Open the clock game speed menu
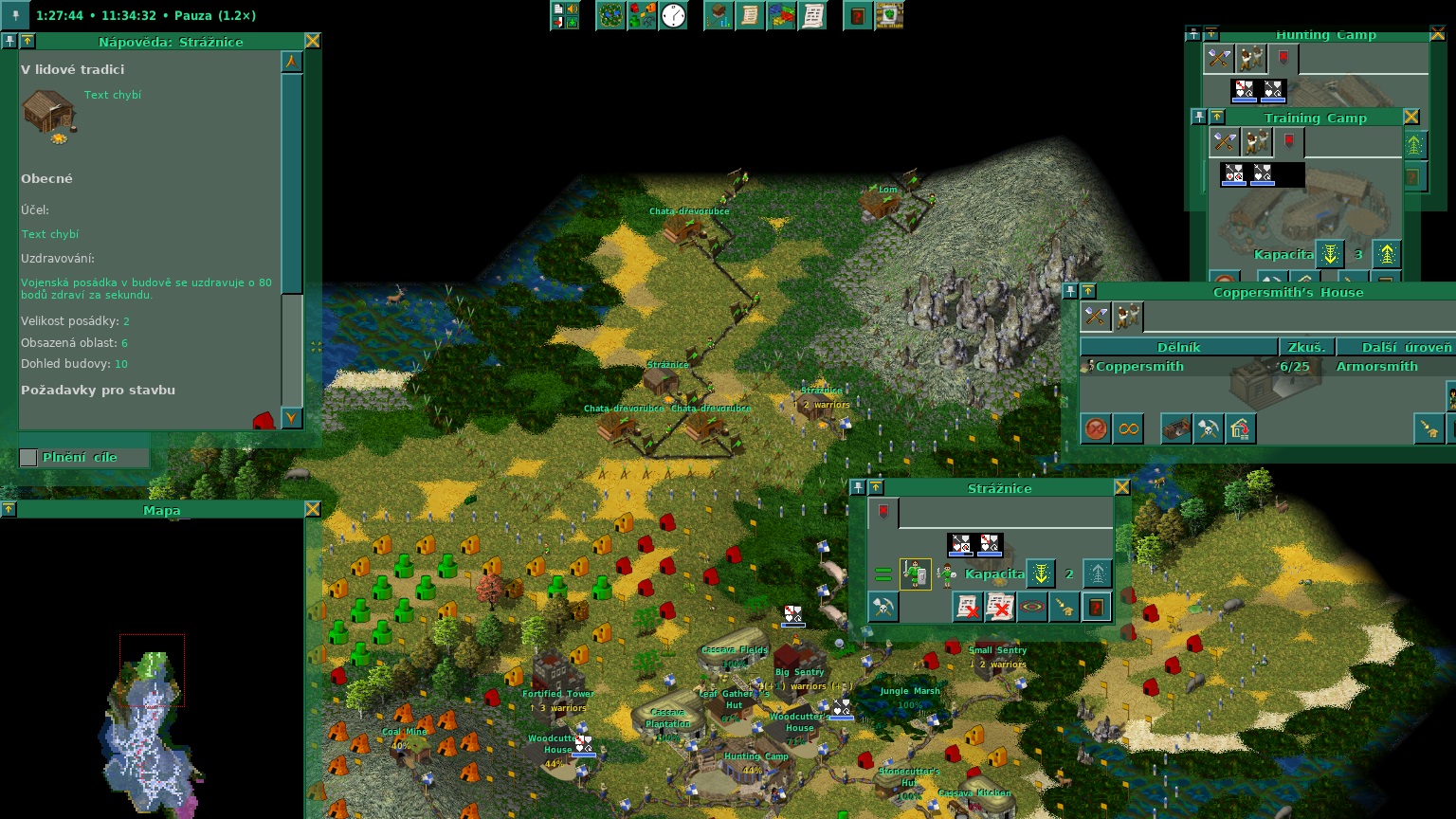 pyautogui.click(x=673, y=15)
